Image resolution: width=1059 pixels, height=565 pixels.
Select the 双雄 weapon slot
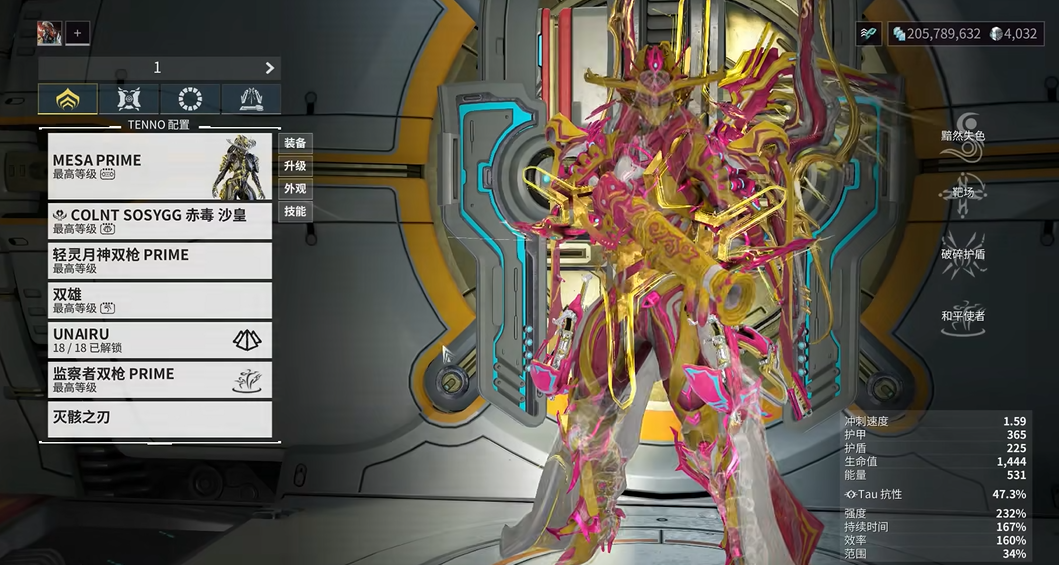160,301
